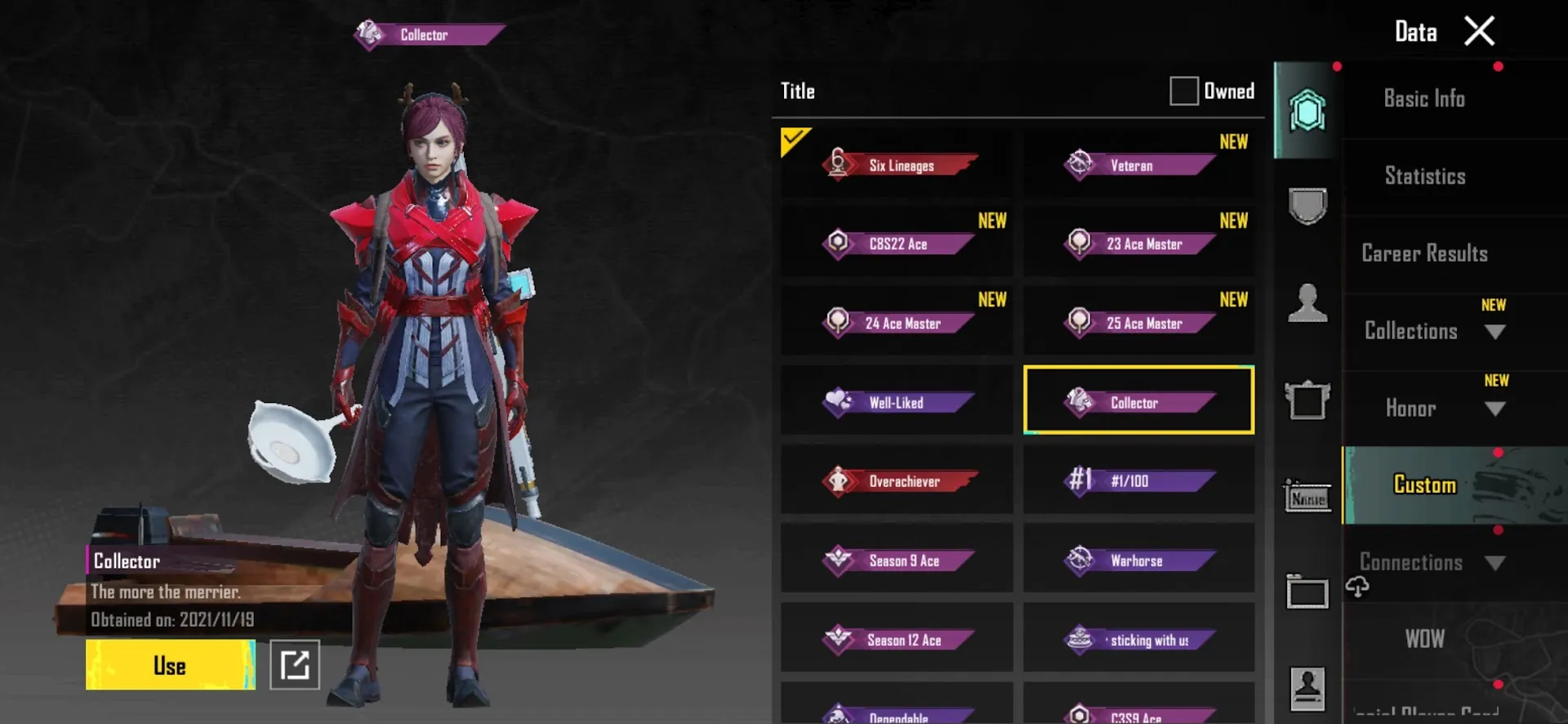Open the shield badge category icon
Viewport: 1568px width, 724px height.
point(1307,207)
